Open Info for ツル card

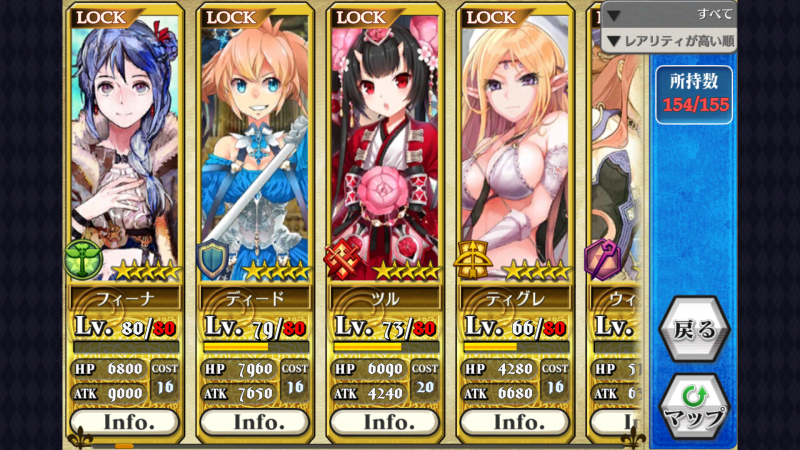(386, 422)
